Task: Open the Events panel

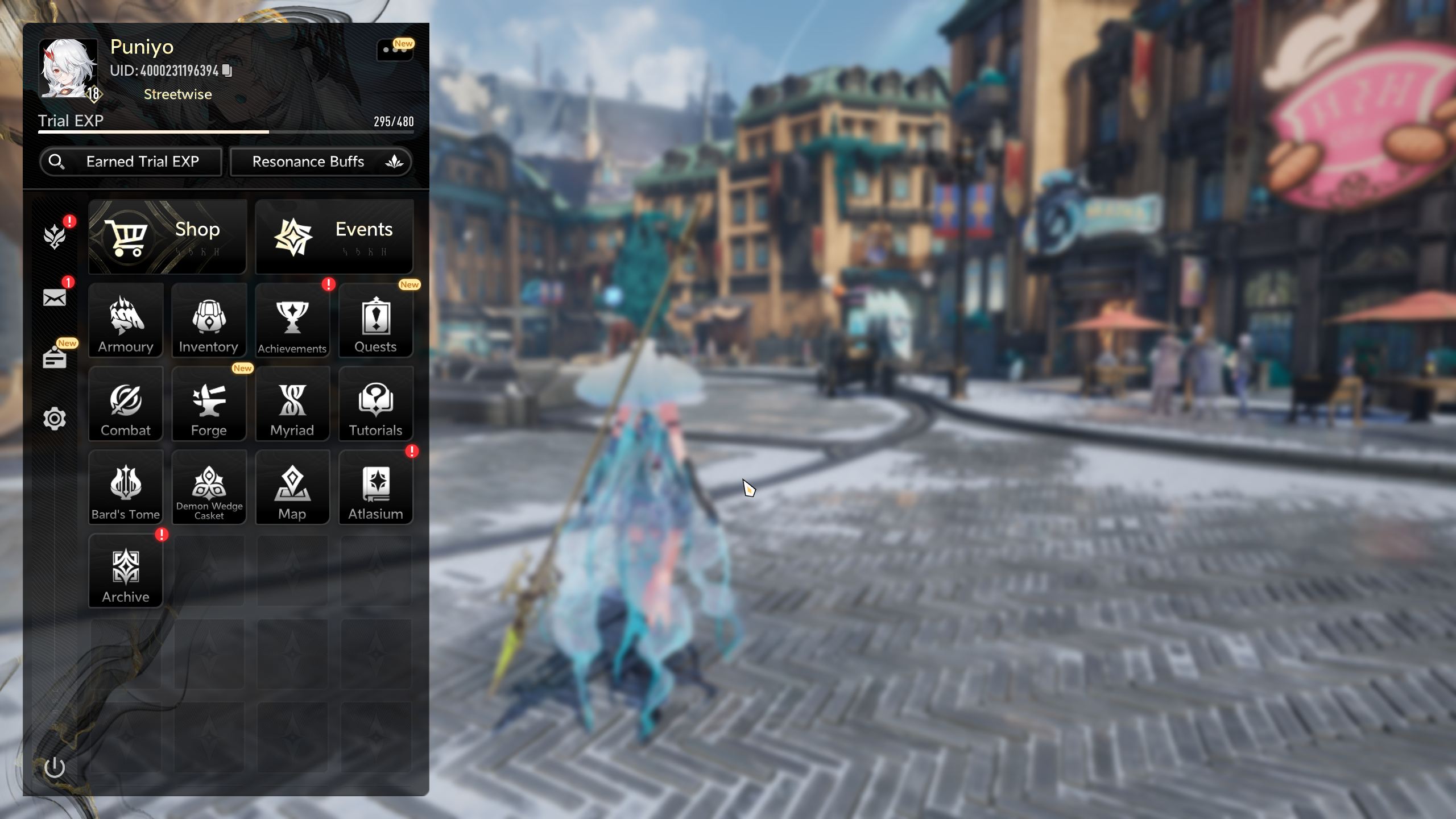Action: [334, 237]
